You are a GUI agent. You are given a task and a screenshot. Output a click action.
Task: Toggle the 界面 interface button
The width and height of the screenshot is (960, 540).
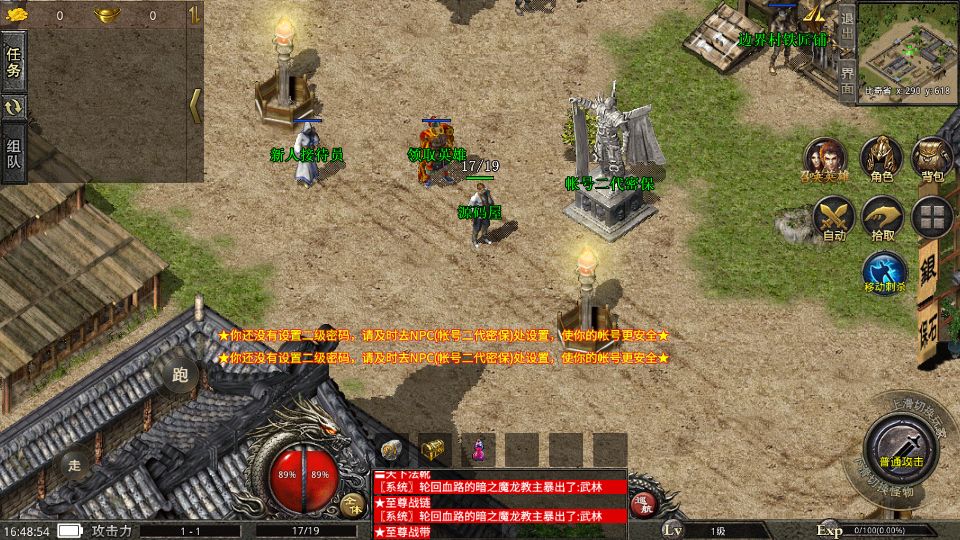click(846, 78)
